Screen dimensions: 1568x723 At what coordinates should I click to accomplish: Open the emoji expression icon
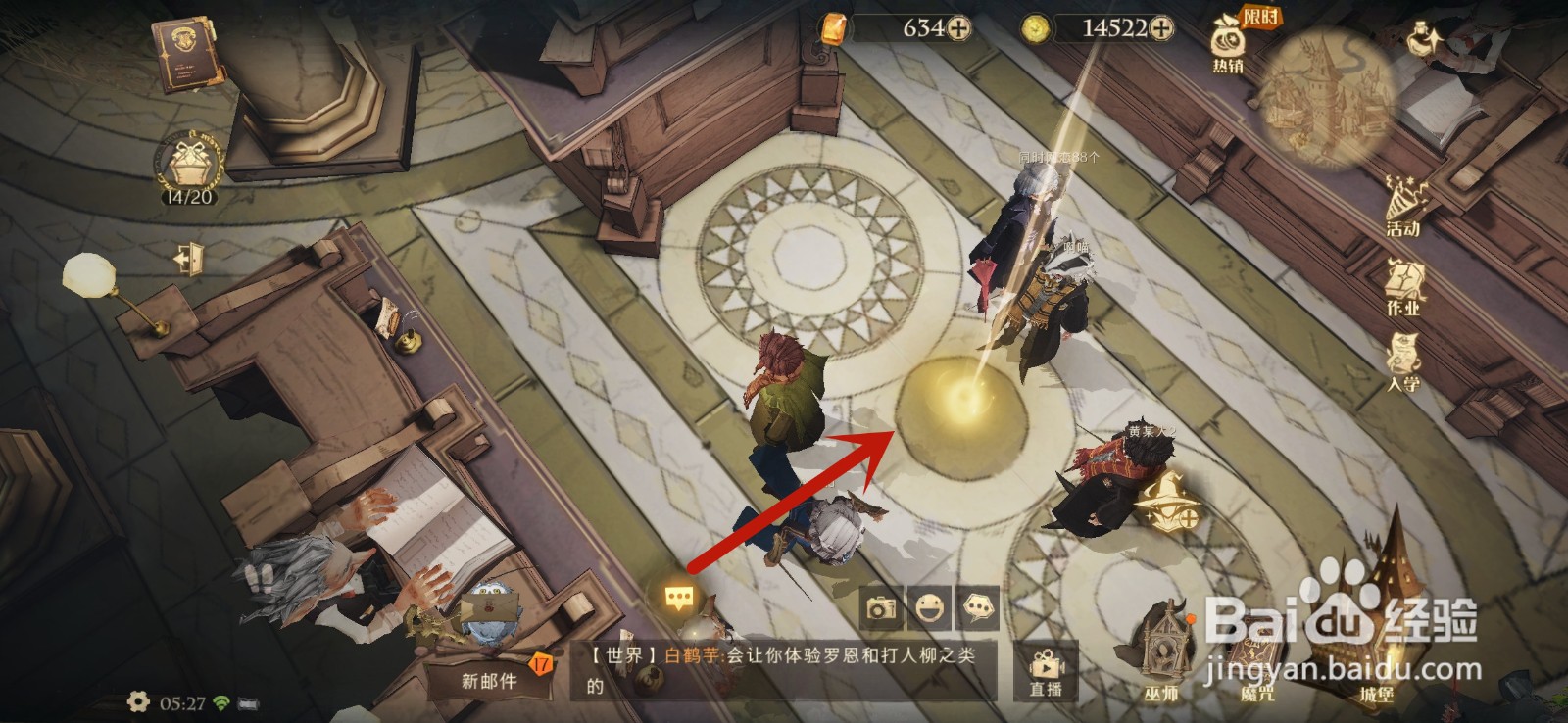click(x=931, y=607)
